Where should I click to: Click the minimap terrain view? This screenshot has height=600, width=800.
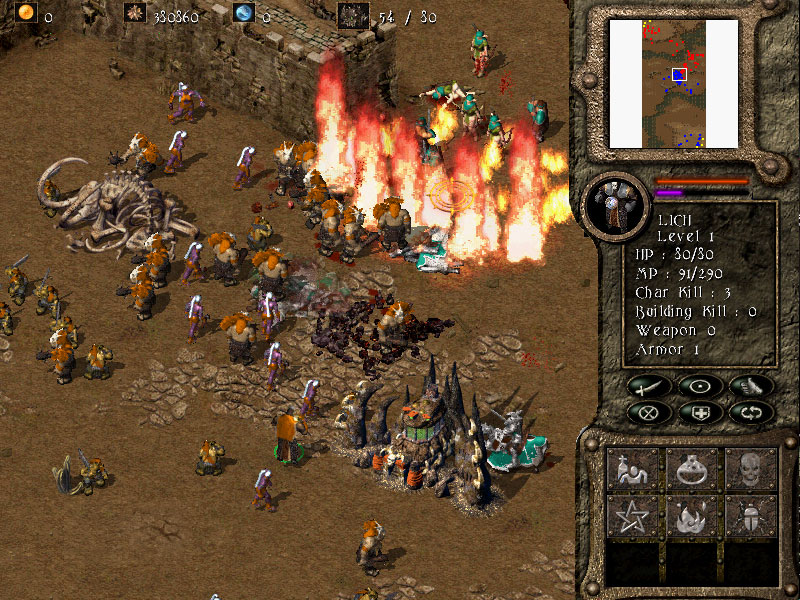pyautogui.click(x=659, y=83)
